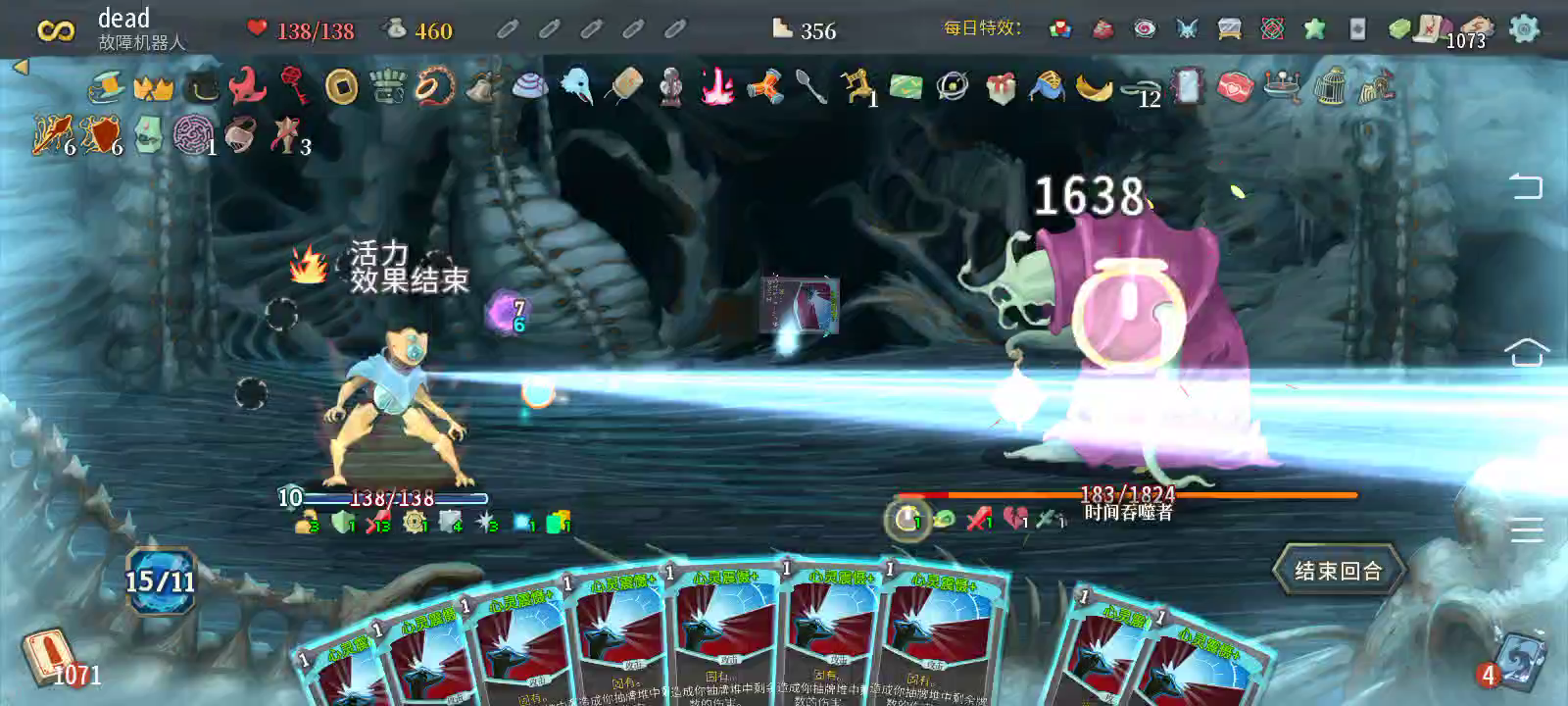
Task: View the full deck of 1073 cards
Action: pos(1473,29)
